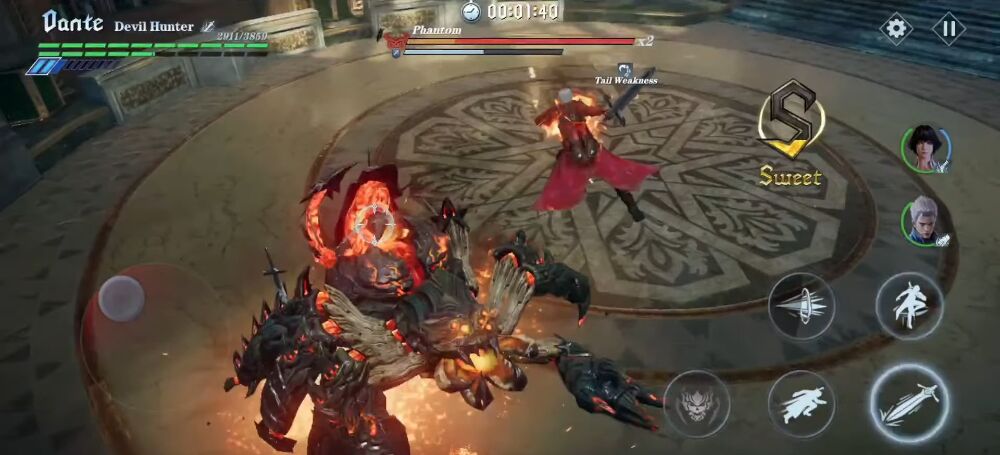Switch to the dark-haired teammate portrait
The image size is (1000, 455).
click(925, 149)
